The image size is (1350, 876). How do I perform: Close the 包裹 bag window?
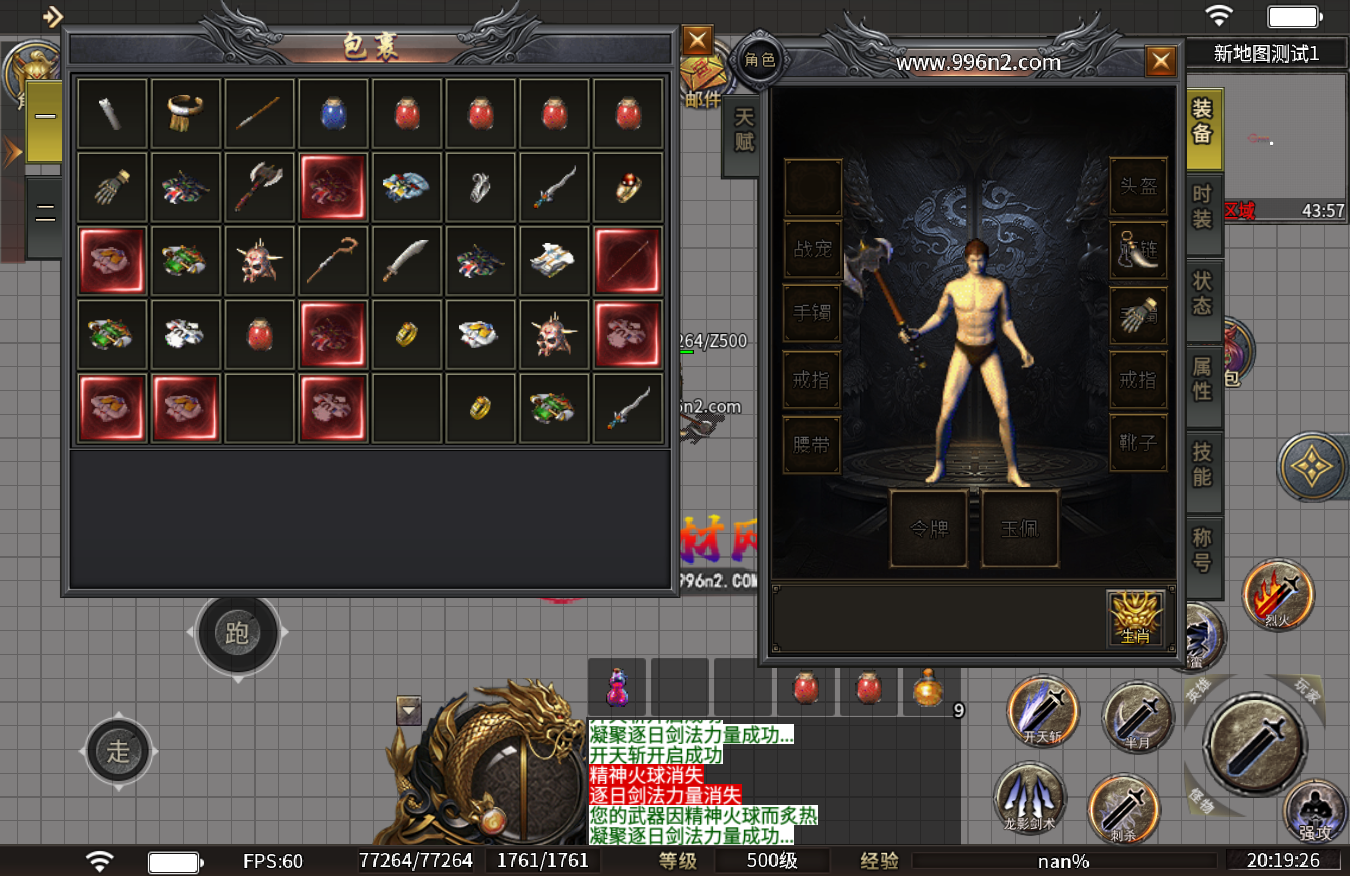(x=697, y=41)
